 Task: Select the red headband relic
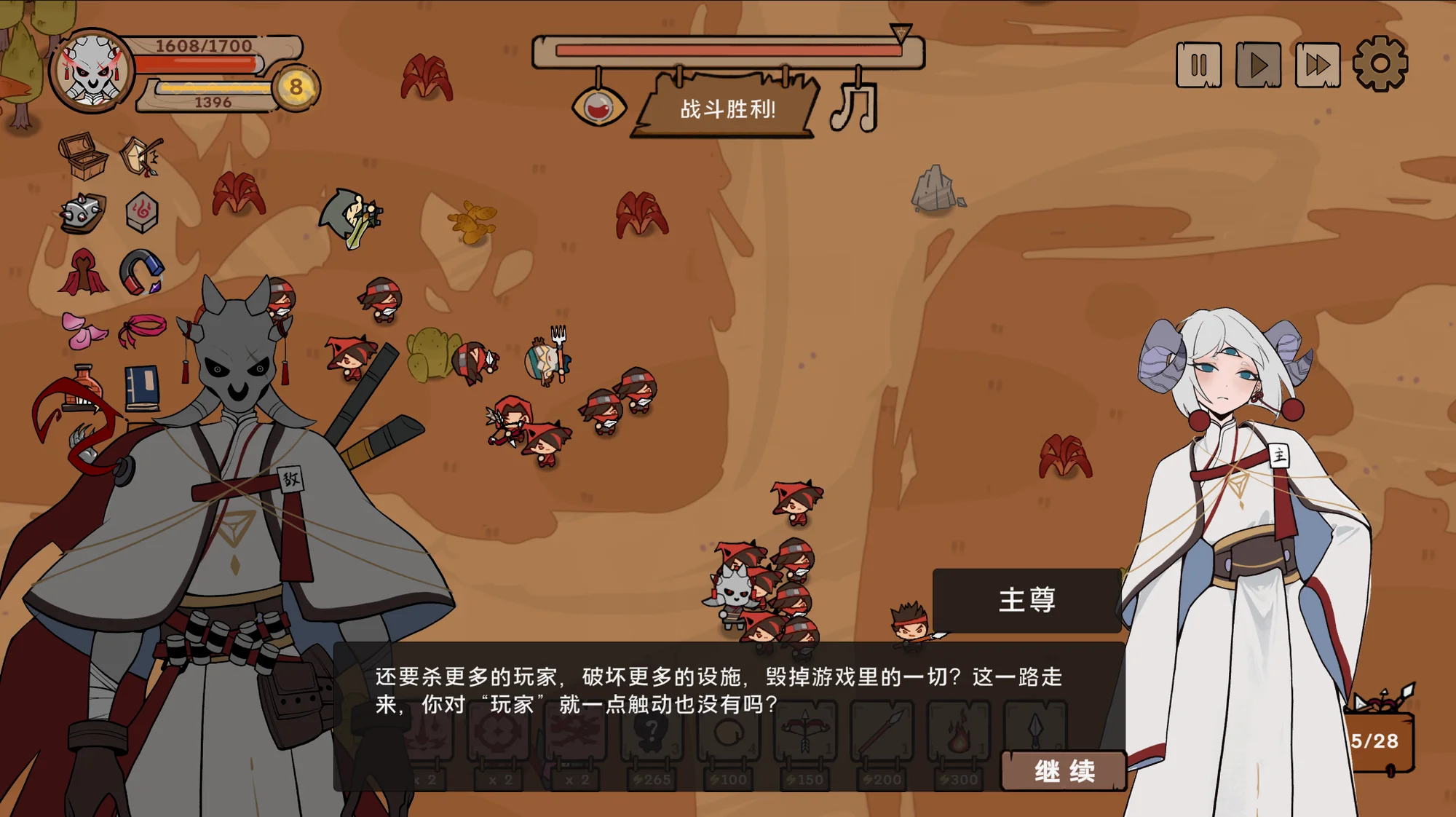pos(143,330)
